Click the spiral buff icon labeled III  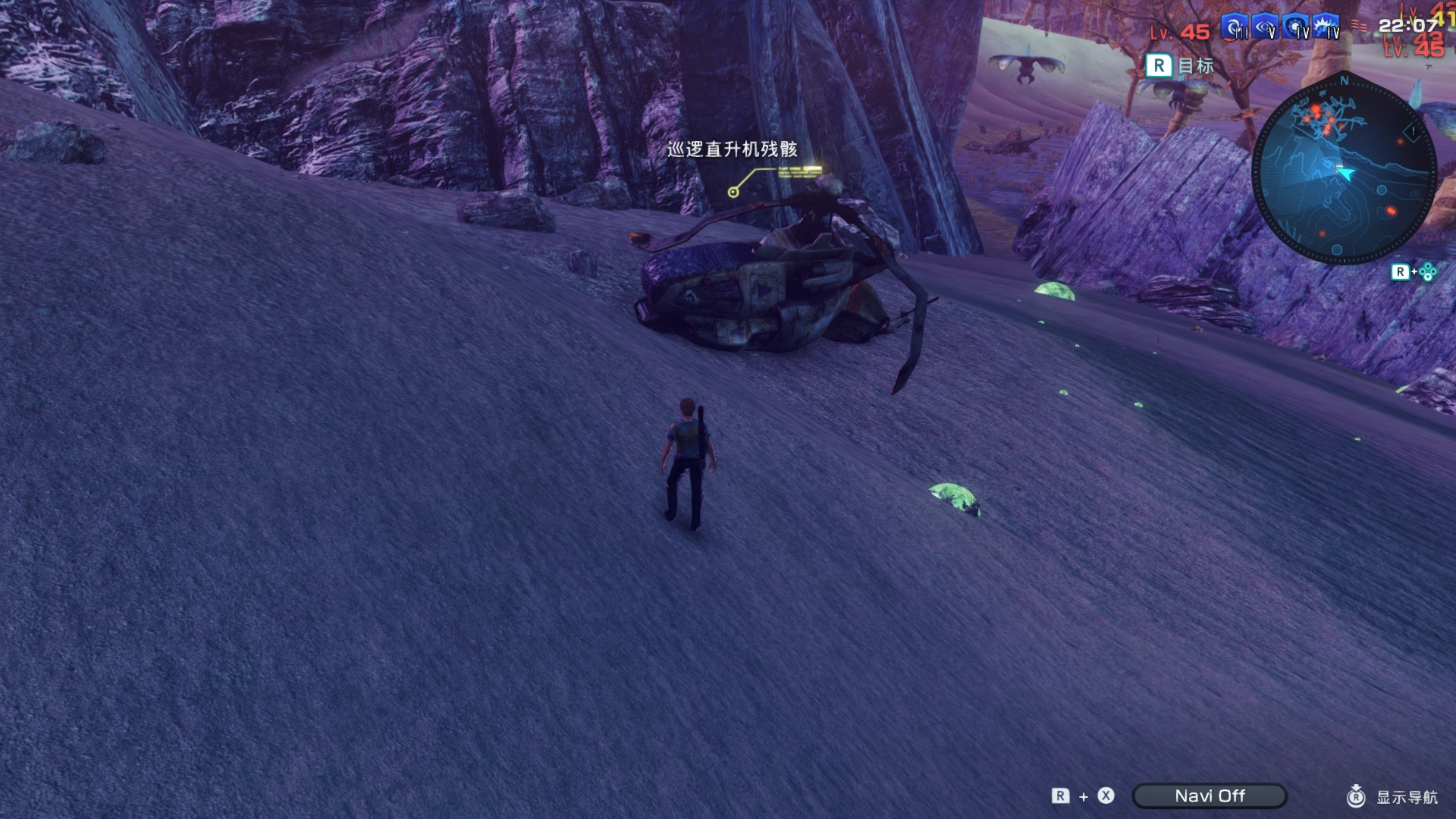[1235, 25]
